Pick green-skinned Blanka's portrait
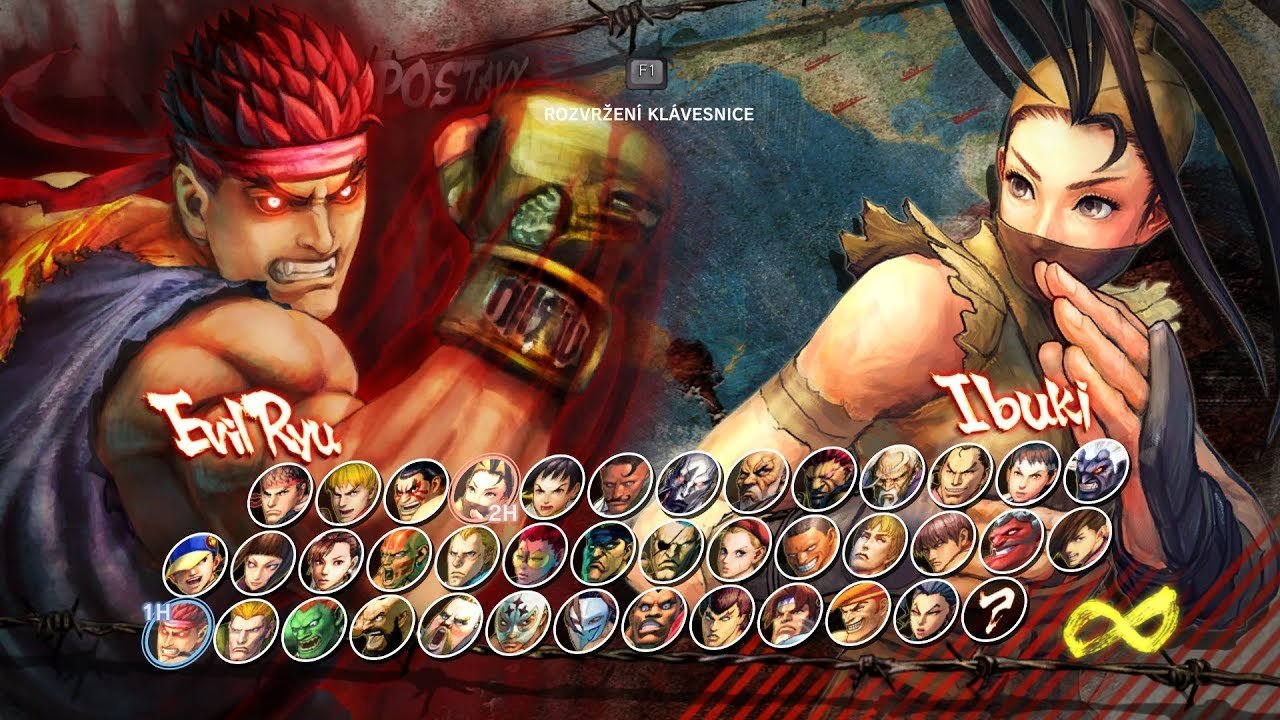The image size is (1280, 720). pos(314,629)
